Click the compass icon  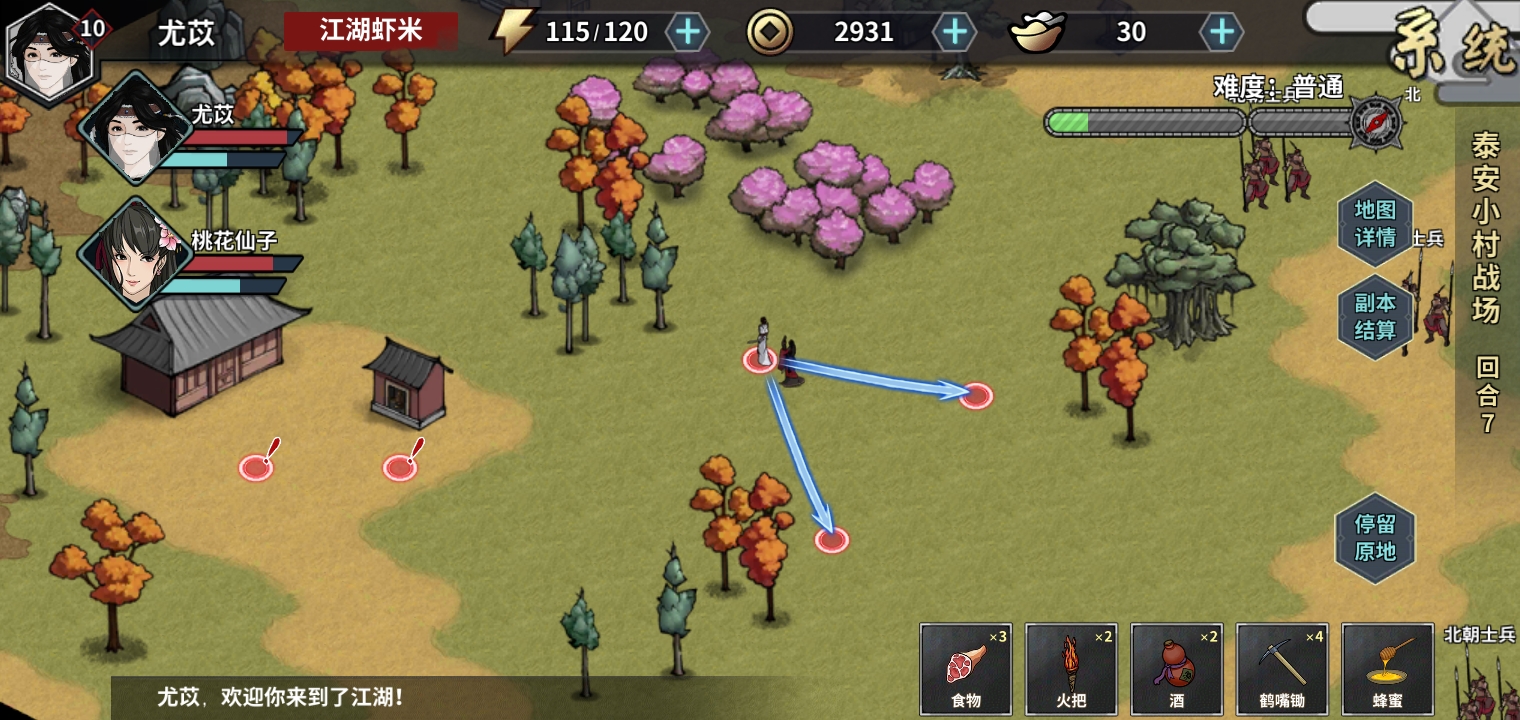tap(1375, 122)
